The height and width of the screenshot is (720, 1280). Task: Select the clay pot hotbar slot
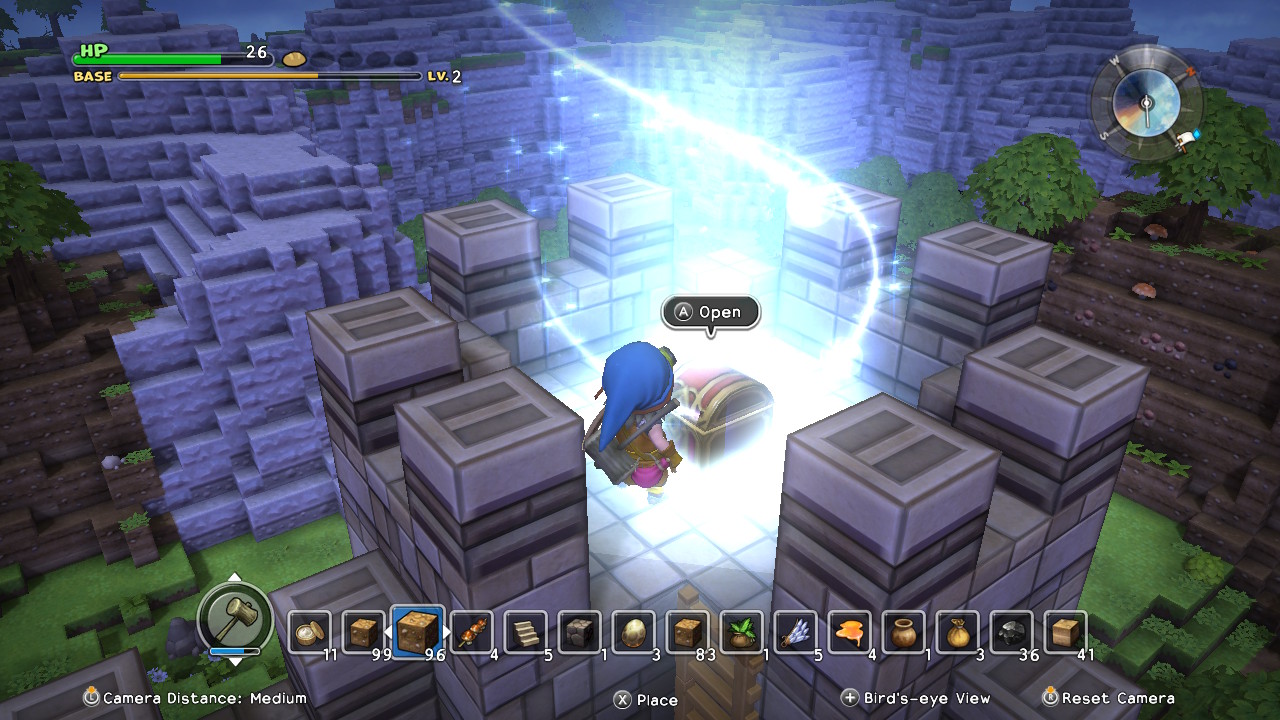(x=903, y=632)
